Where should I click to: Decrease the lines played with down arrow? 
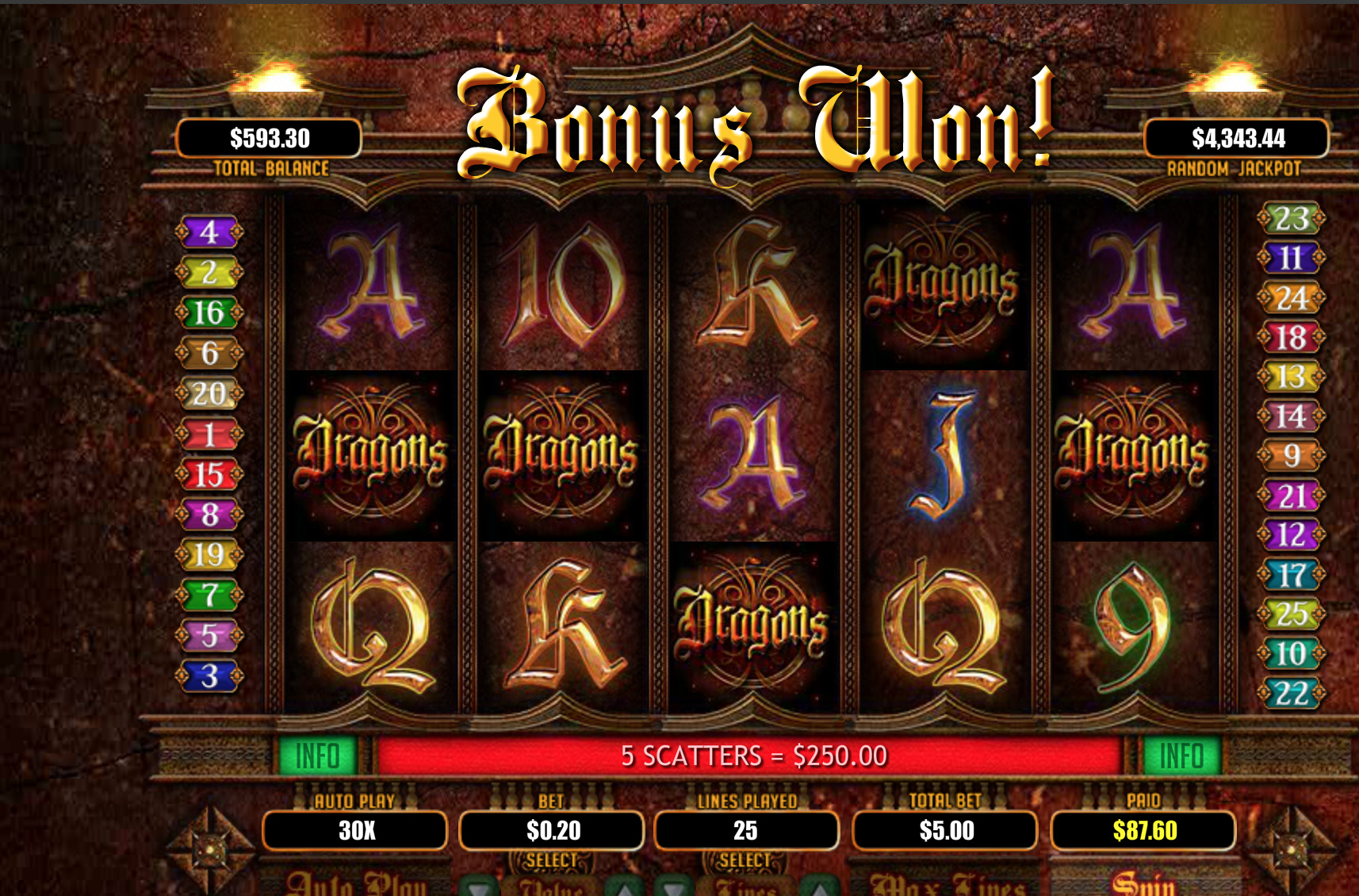(x=674, y=887)
